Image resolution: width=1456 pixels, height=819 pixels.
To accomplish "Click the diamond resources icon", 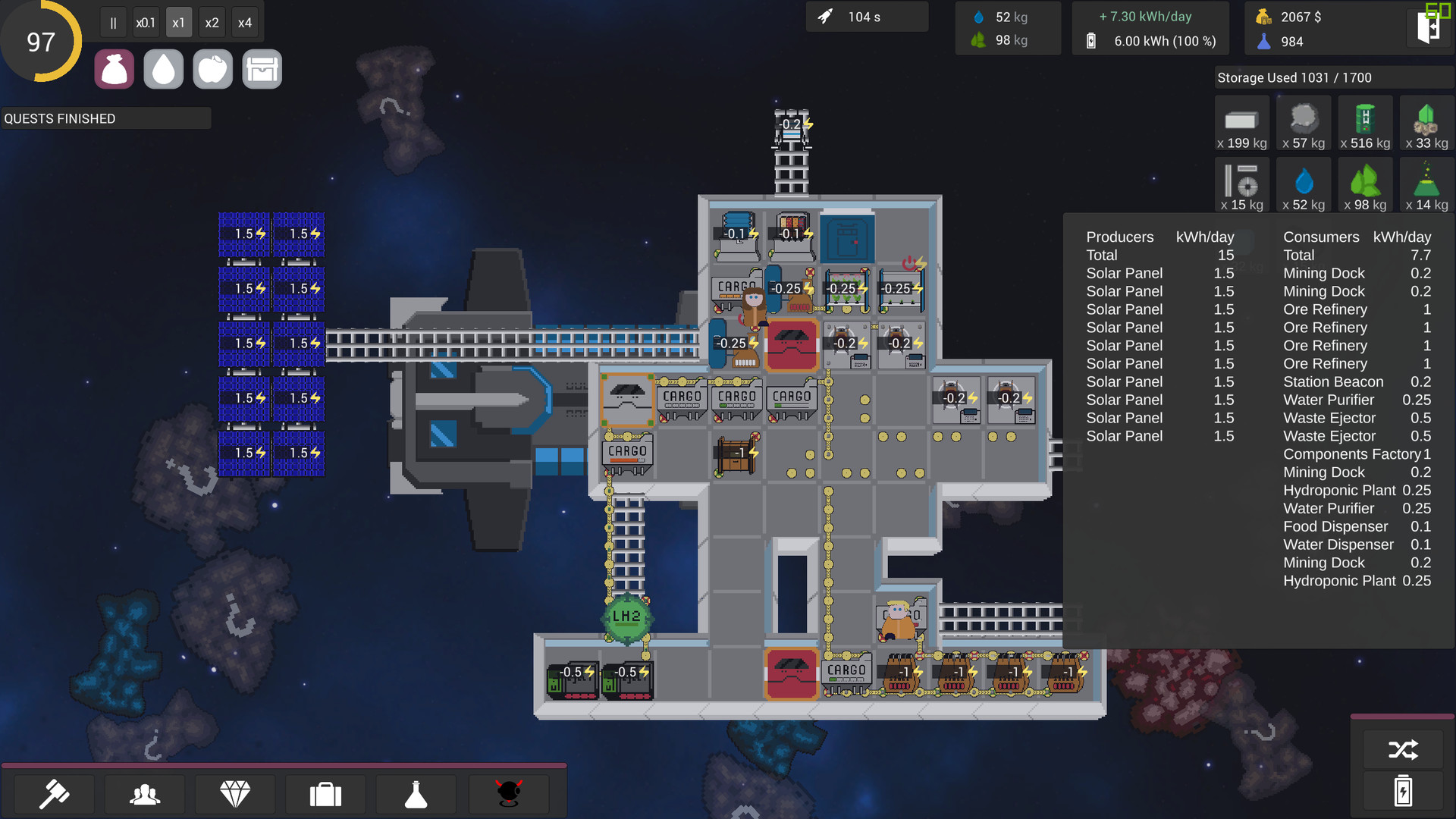I will (235, 794).
